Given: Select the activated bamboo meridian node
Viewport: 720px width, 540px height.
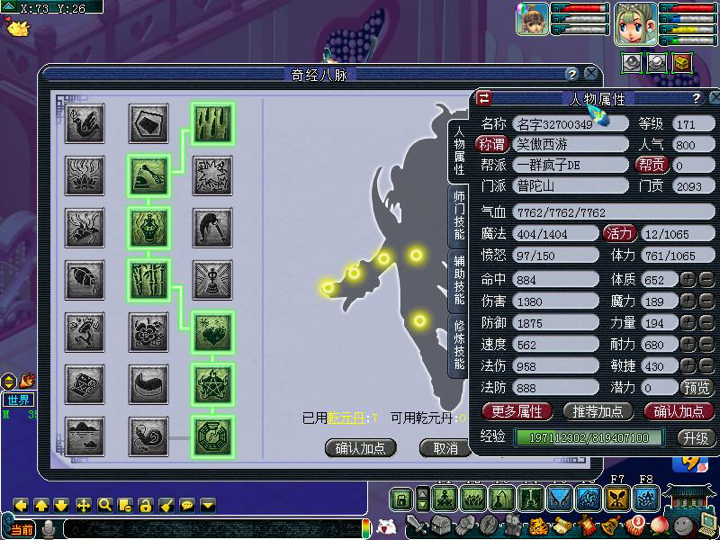Looking at the screenshot, I should coord(211,123).
